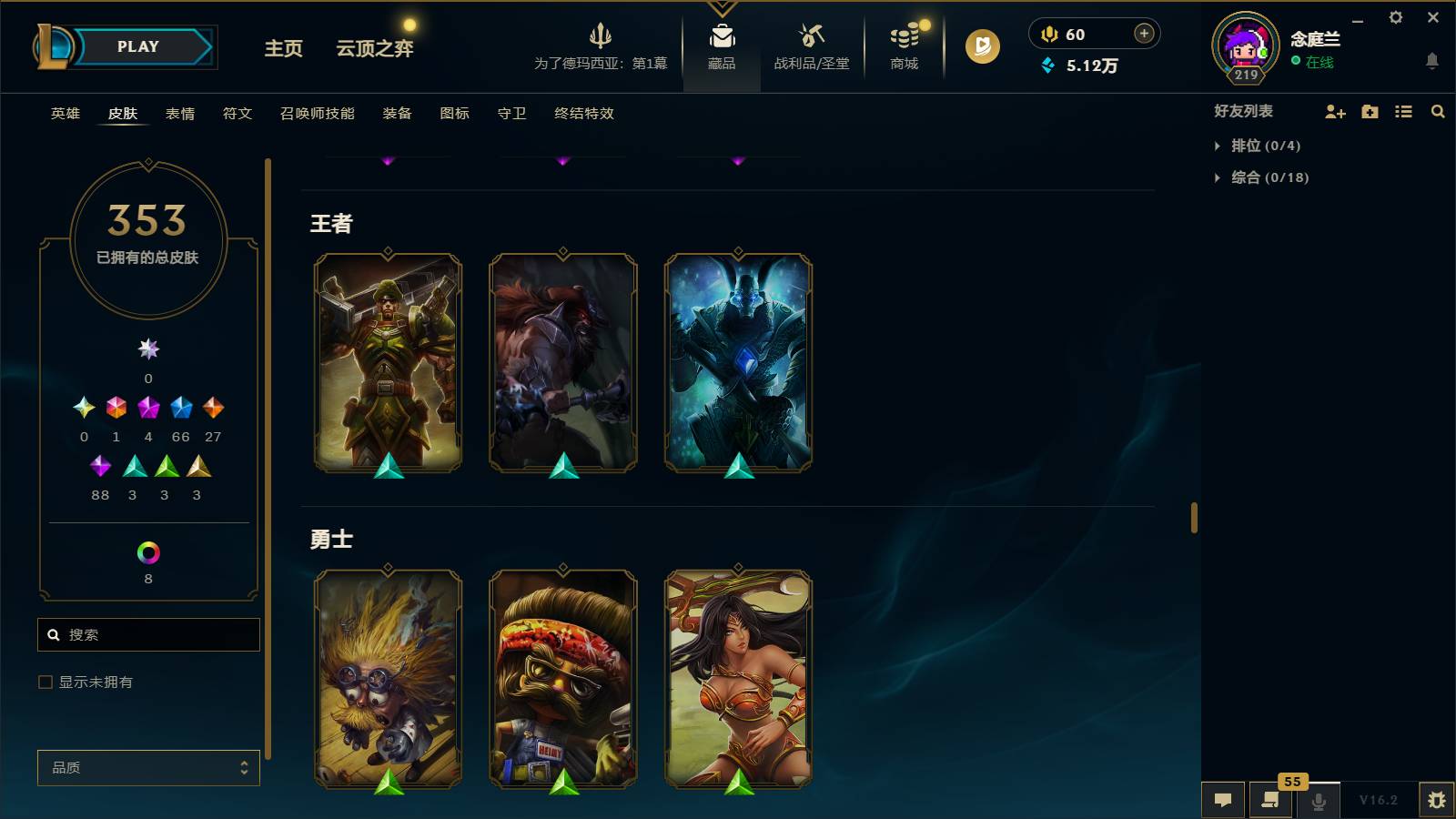Click the chroma color wheel icon
Image resolution: width=1456 pixels, height=819 pixels.
148,552
